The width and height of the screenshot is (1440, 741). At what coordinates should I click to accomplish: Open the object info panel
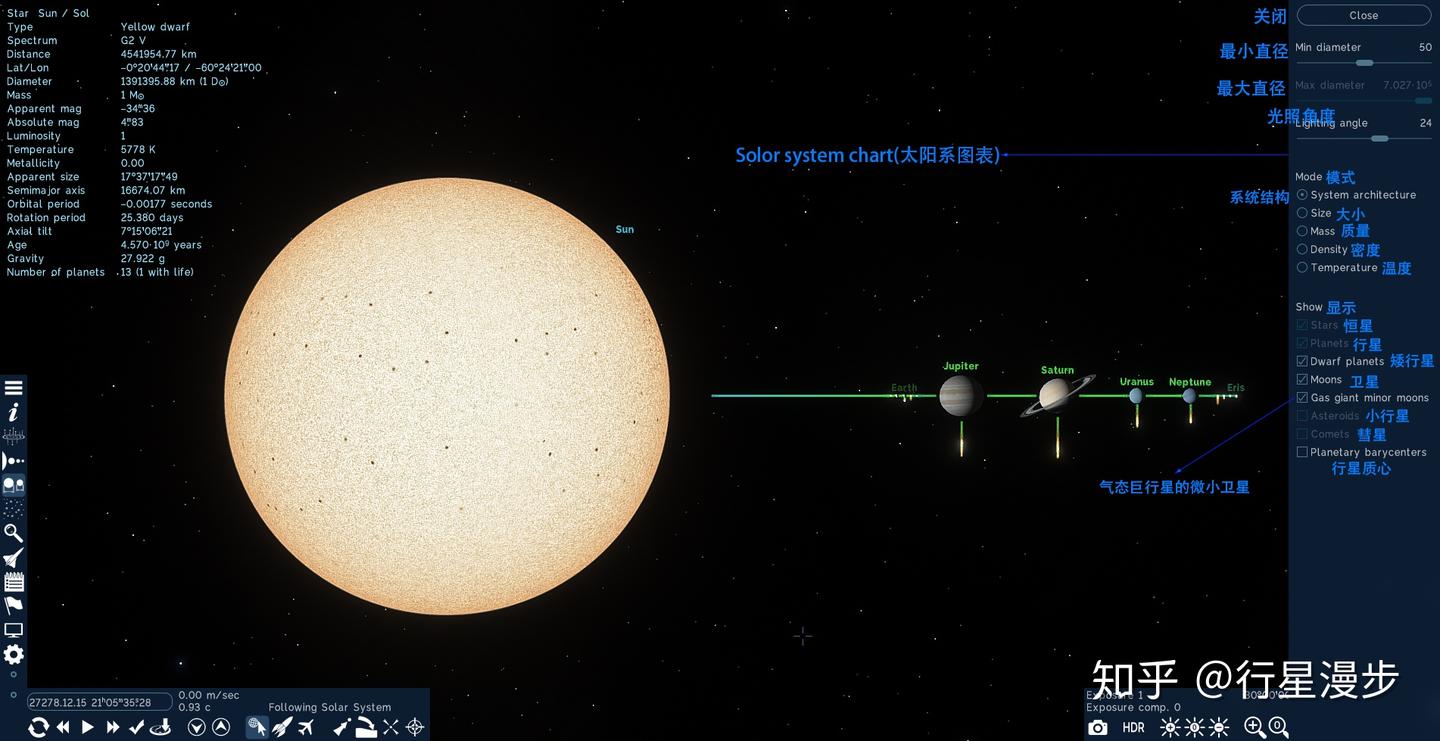pyautogui.click(x=13, y=411)
